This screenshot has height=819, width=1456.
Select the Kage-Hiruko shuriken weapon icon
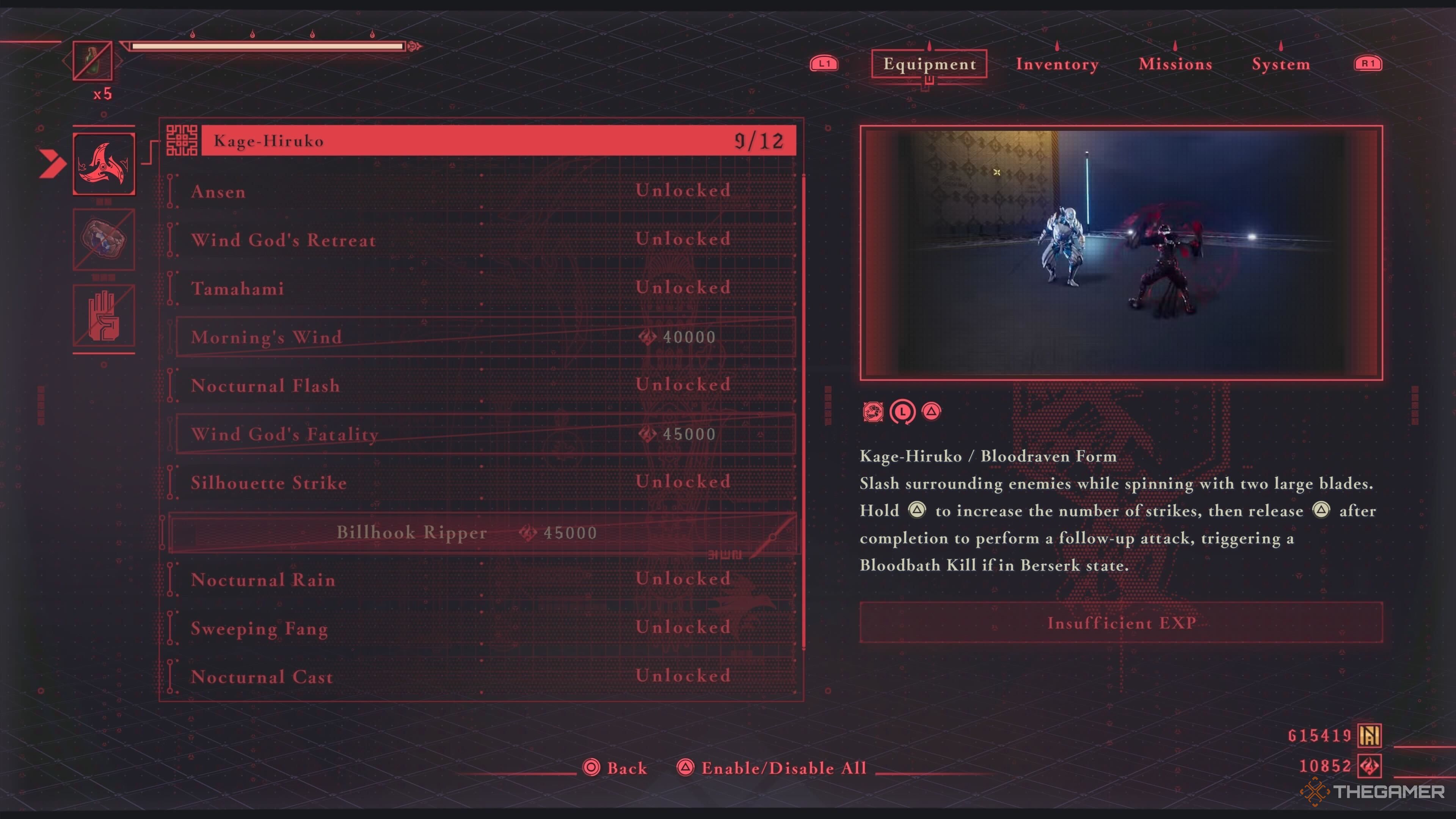(x=104, y=164)
